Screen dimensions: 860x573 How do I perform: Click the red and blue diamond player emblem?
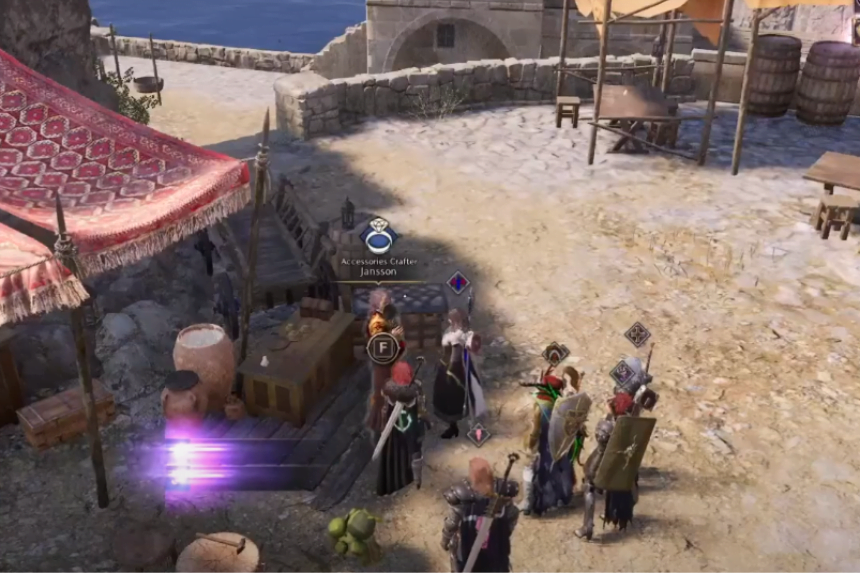(x=458, y=283)
